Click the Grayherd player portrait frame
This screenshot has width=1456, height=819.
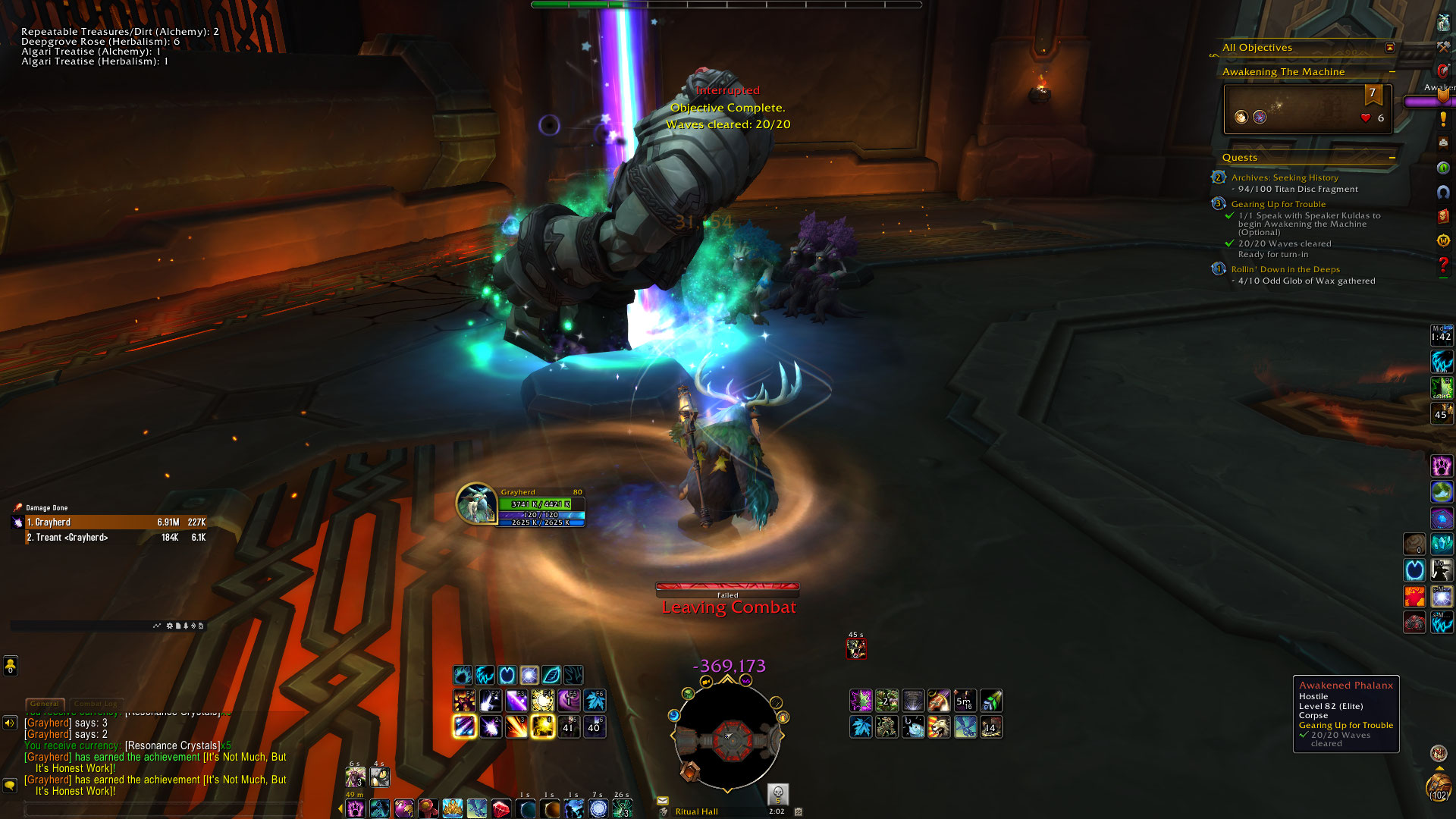point(476,503)
